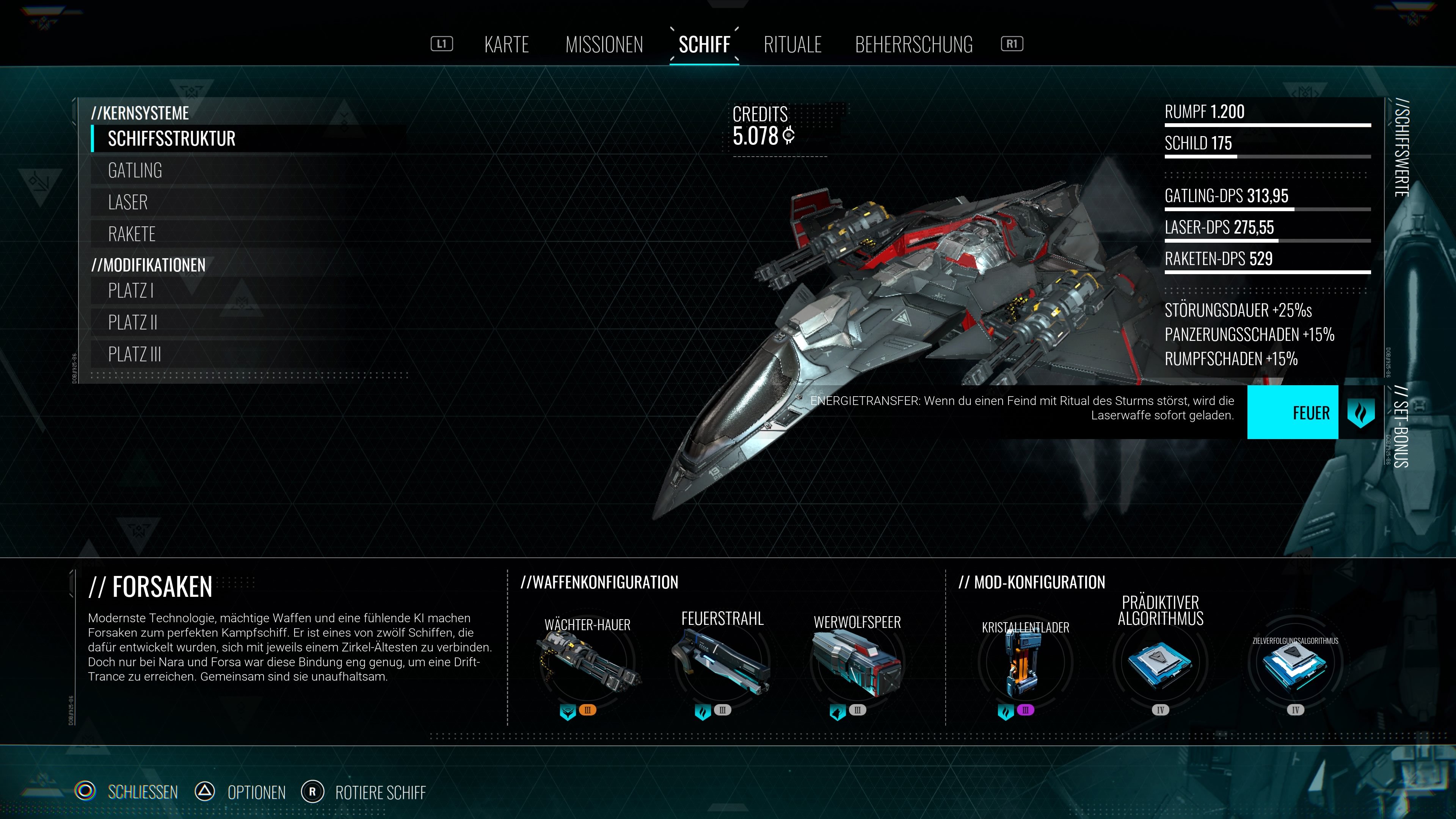Select Schiffsstruktur in core systems
Viewport: 1456px width, 819px height.
[x=172, y=139]
